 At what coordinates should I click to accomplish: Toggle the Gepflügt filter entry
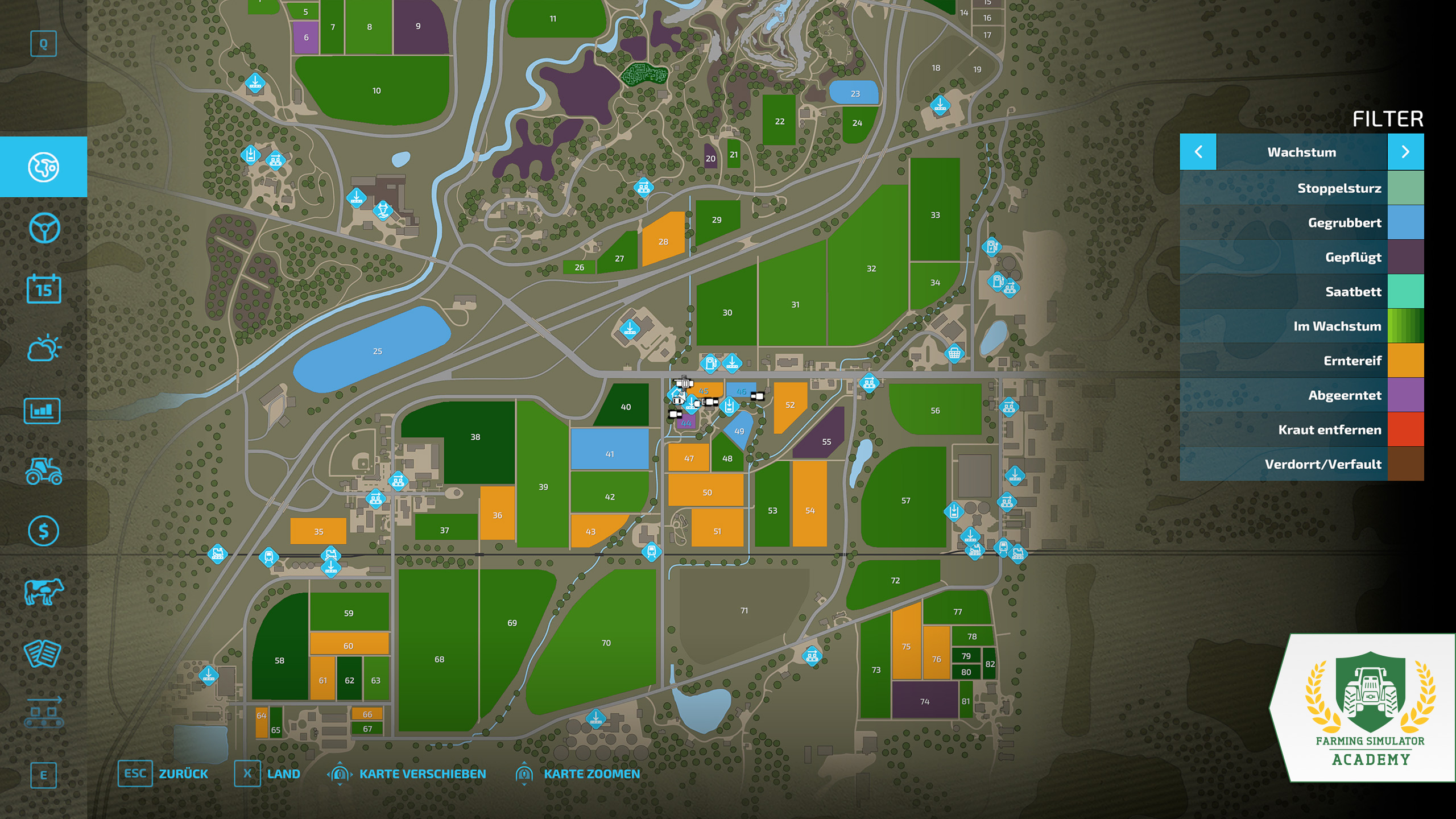1301,257
